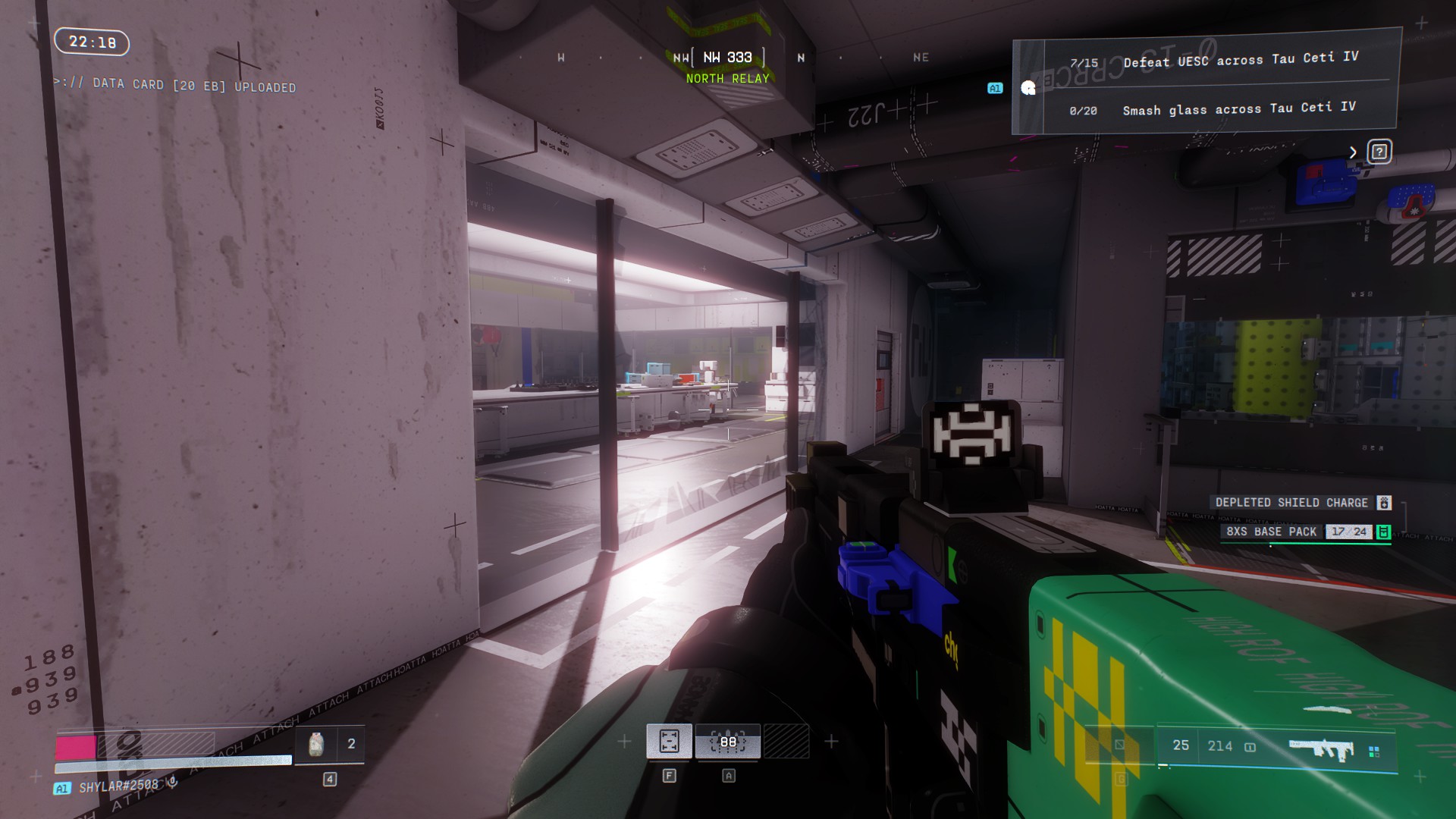Click the SHYLAR#2508 player name tag
This screenshot has width=1456, height=819.
(x=118, y=786)
